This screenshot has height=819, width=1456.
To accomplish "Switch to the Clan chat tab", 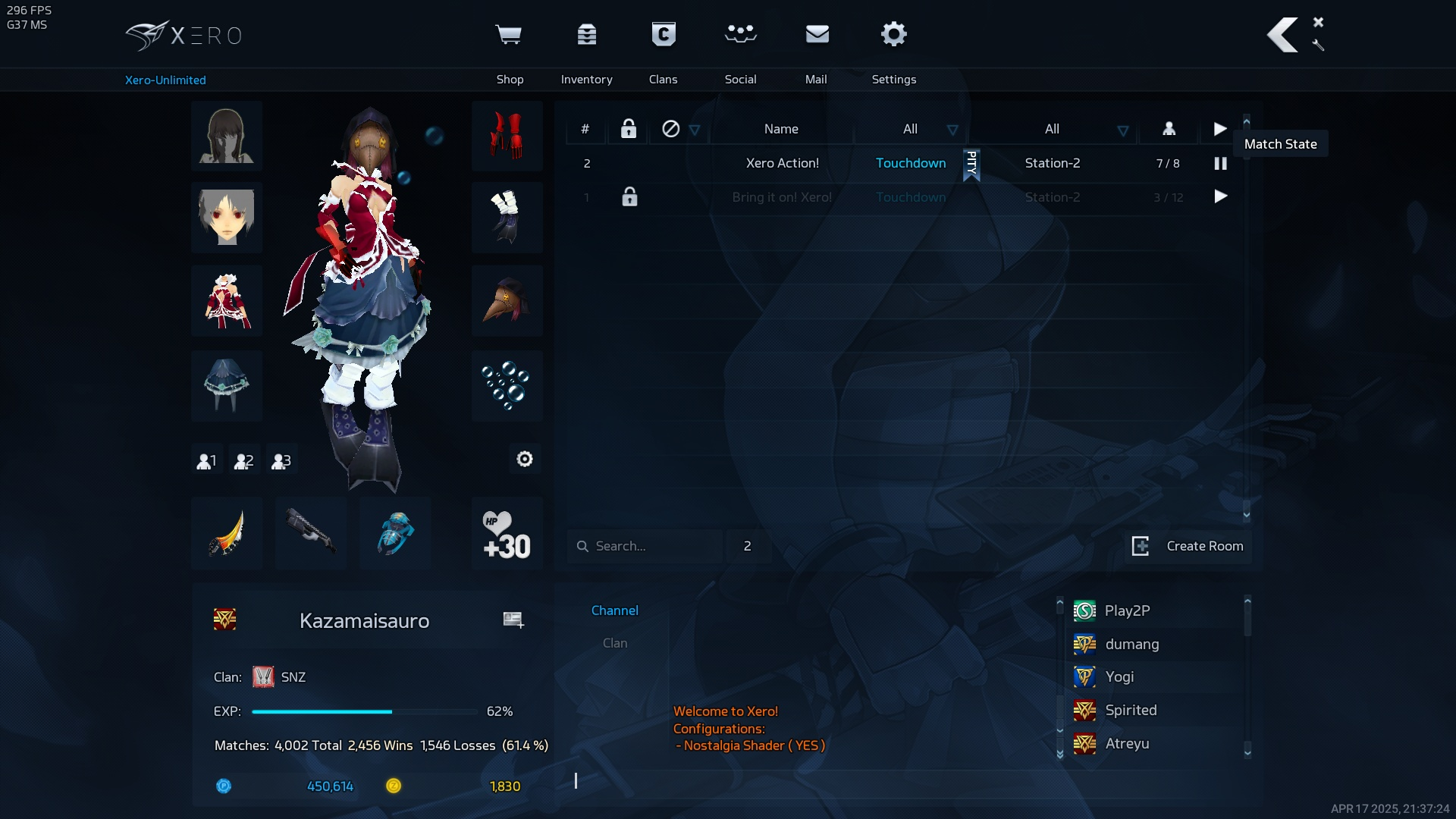I will pyautogui.click(x=614, y=643).
